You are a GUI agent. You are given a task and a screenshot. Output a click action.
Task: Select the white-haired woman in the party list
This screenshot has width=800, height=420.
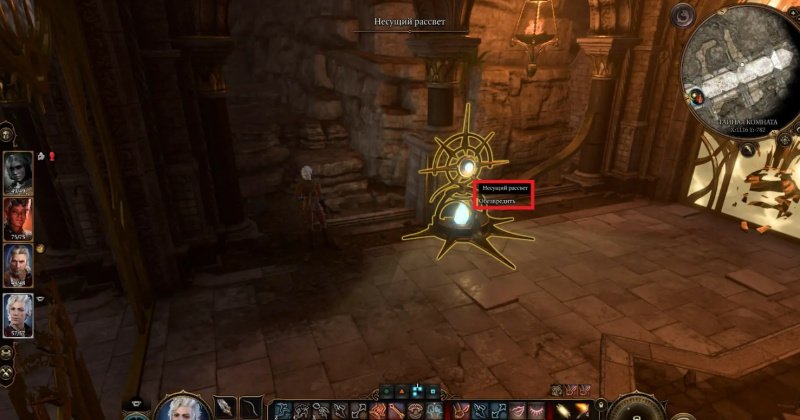18,313
